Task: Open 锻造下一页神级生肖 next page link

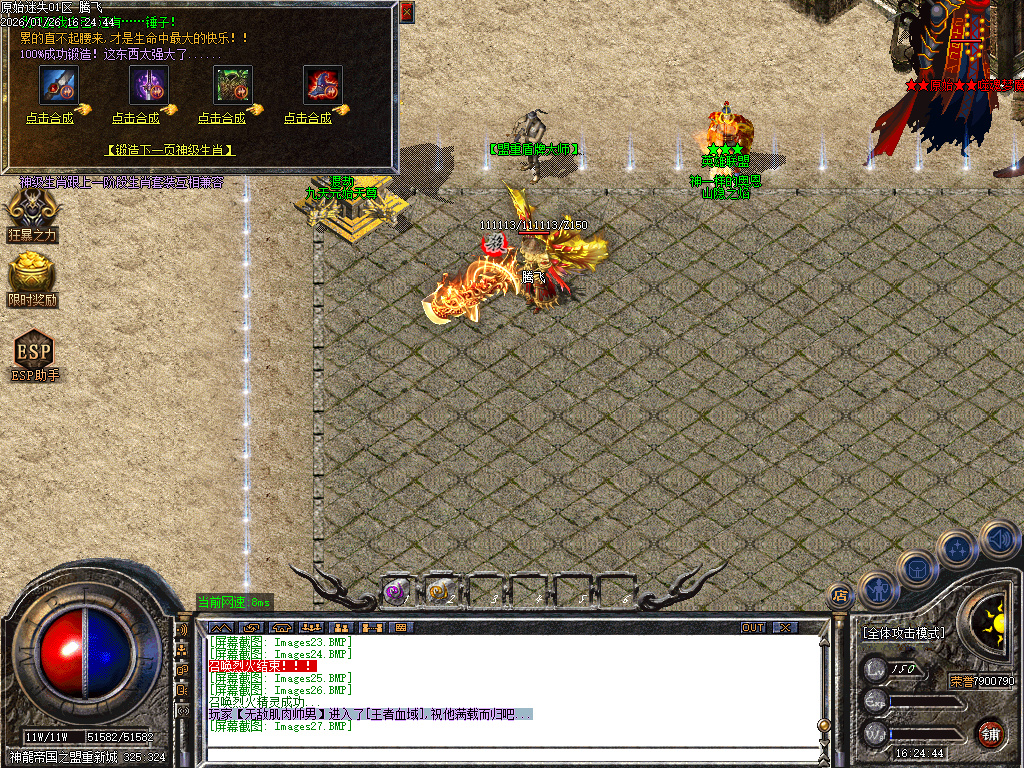Action: tap(170, 150)
